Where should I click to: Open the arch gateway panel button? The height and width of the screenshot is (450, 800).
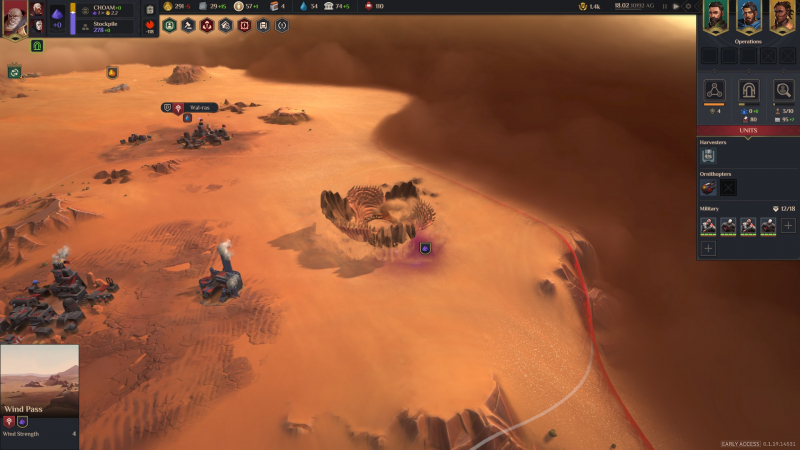point(748,90)
